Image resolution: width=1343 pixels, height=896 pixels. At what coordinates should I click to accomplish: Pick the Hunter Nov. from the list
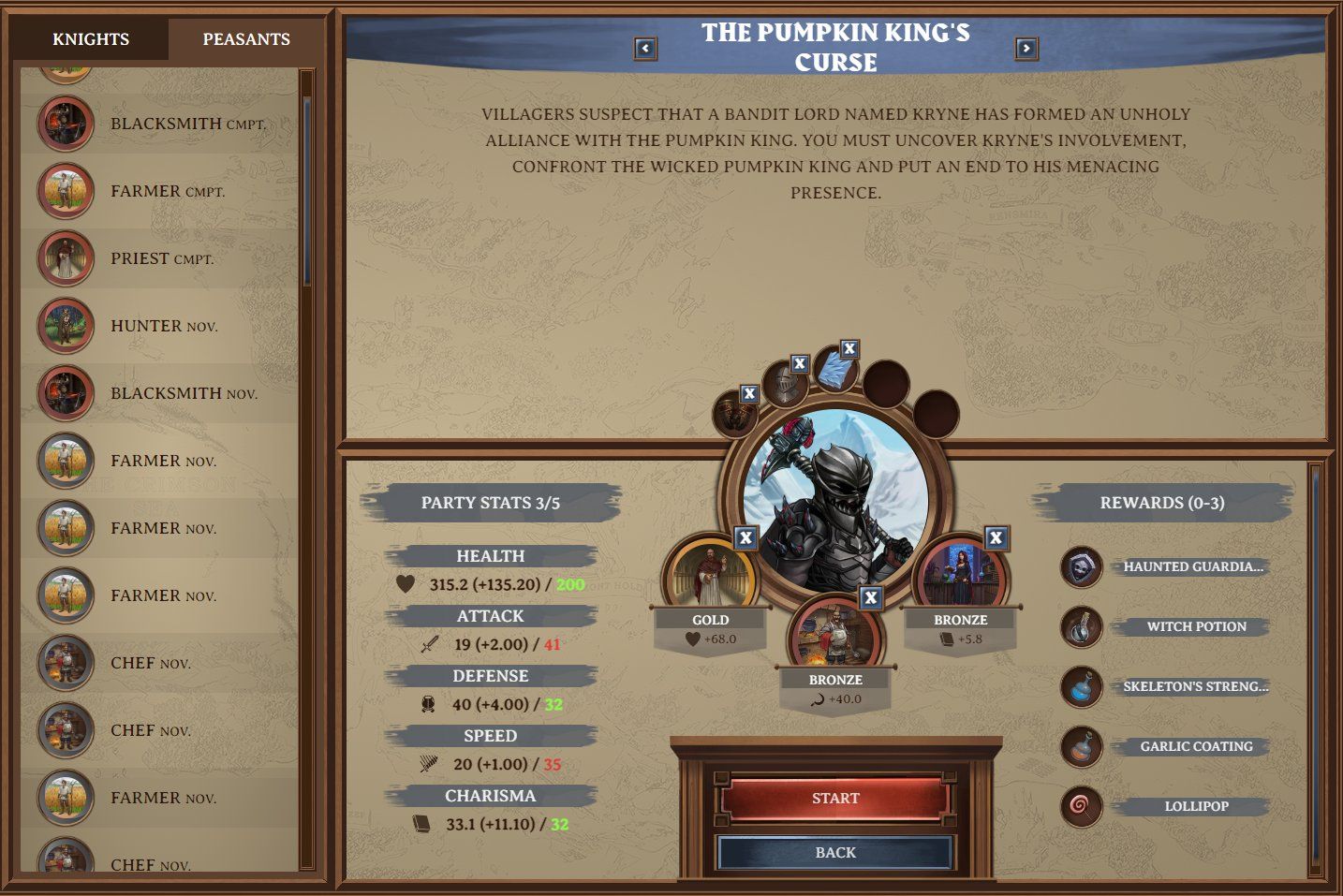(163, 326)
